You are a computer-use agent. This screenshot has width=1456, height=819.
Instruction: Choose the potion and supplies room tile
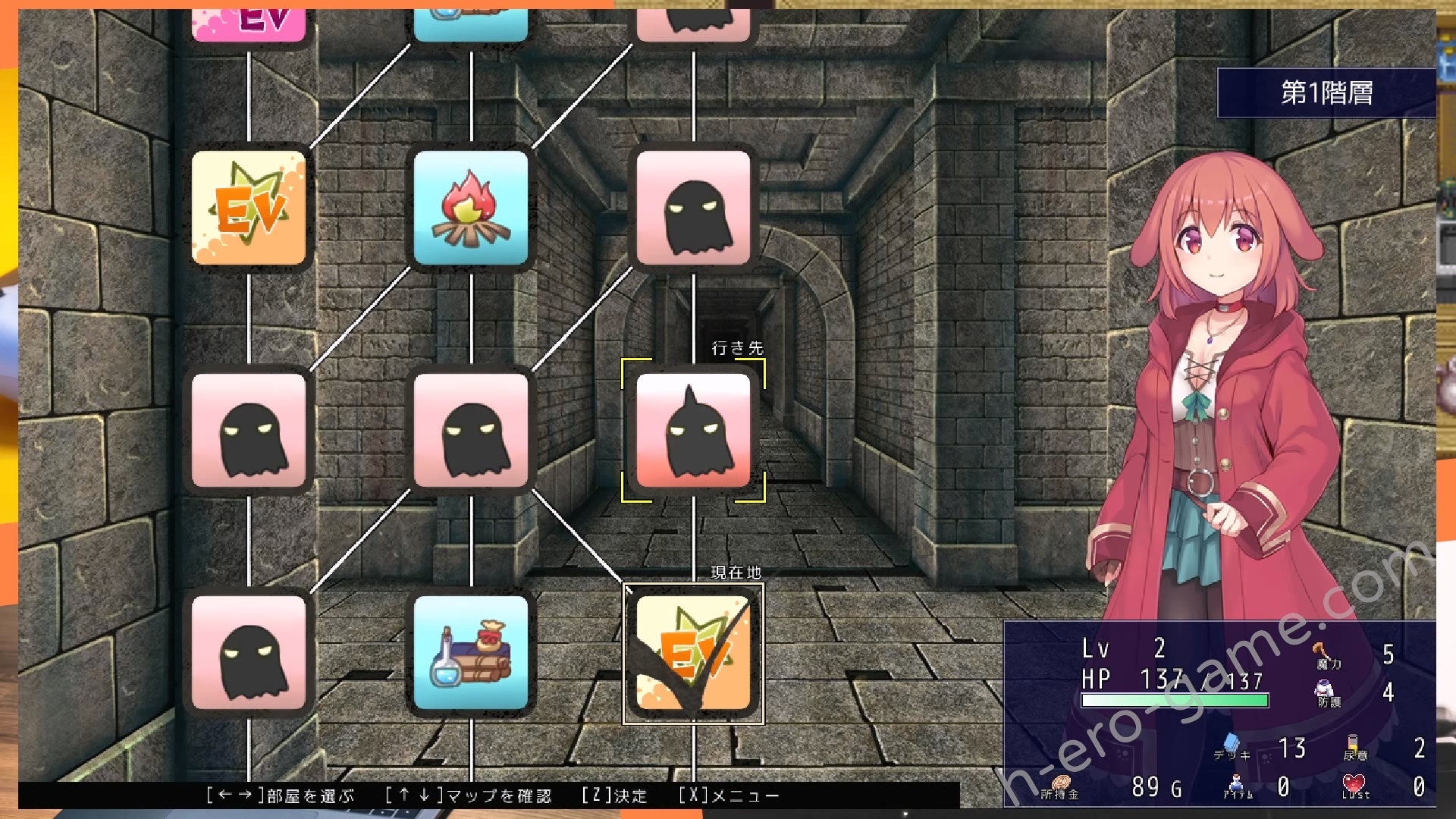pyautogui.click(x=471, y=652)
